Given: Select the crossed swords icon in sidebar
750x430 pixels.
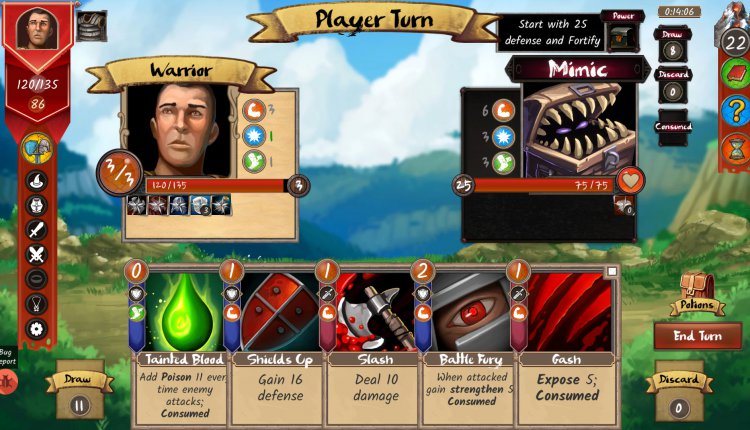Looking at the screenshot, I should [37, 254].
